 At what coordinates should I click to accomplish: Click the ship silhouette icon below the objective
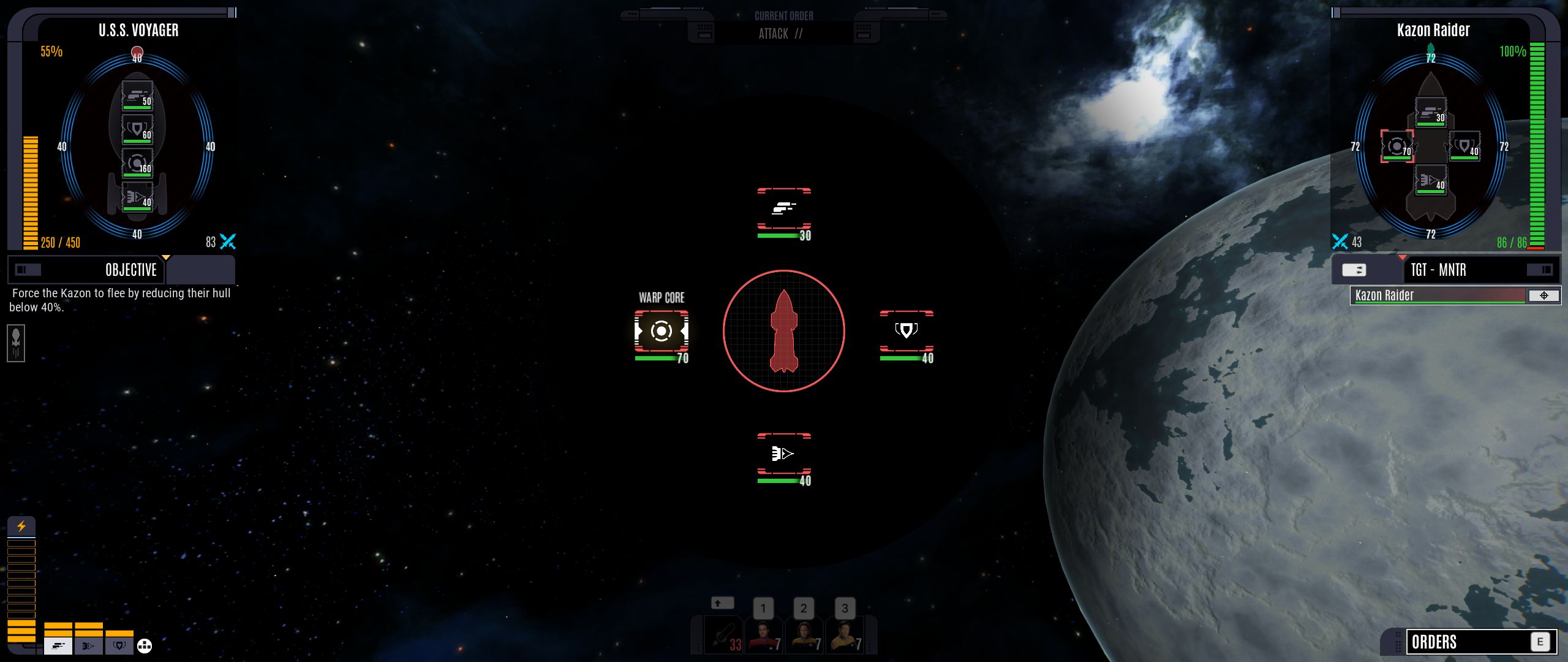[x=16, y=343]
